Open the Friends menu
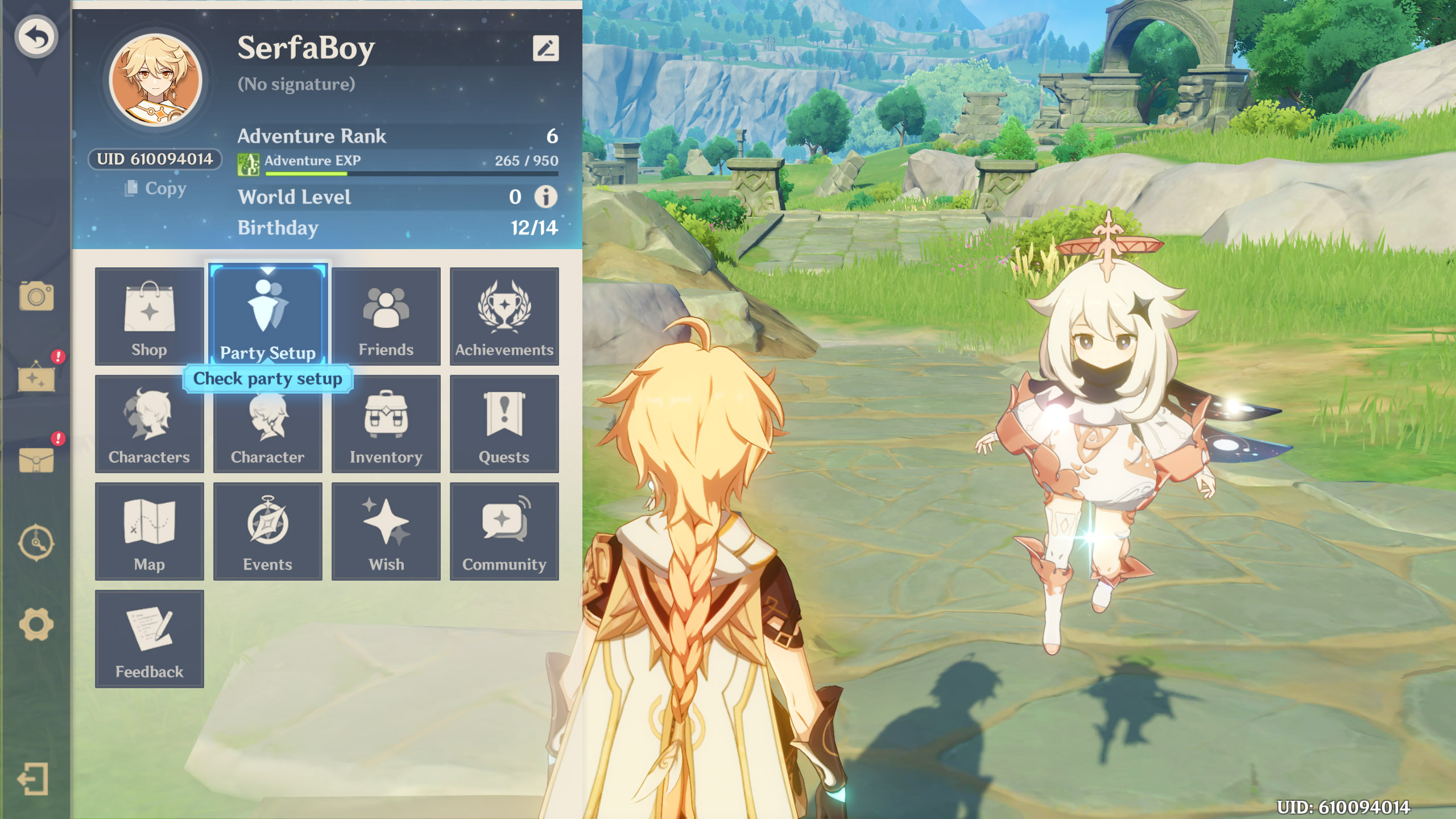1456x819 pixels. pyautogui.click(x=386, y=316)
